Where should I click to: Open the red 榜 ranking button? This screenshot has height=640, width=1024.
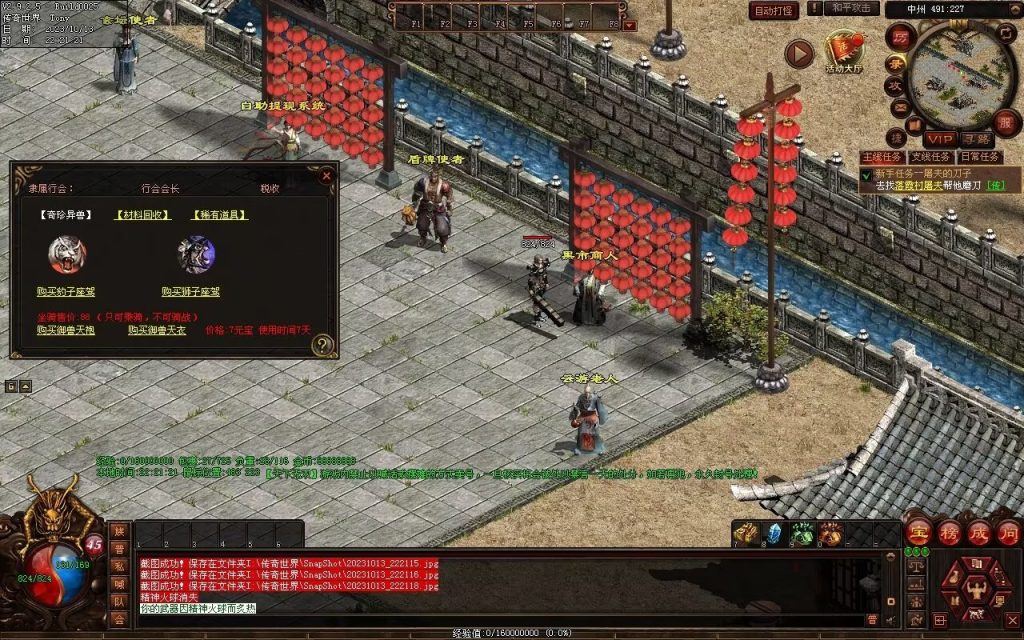coord(948,533)
